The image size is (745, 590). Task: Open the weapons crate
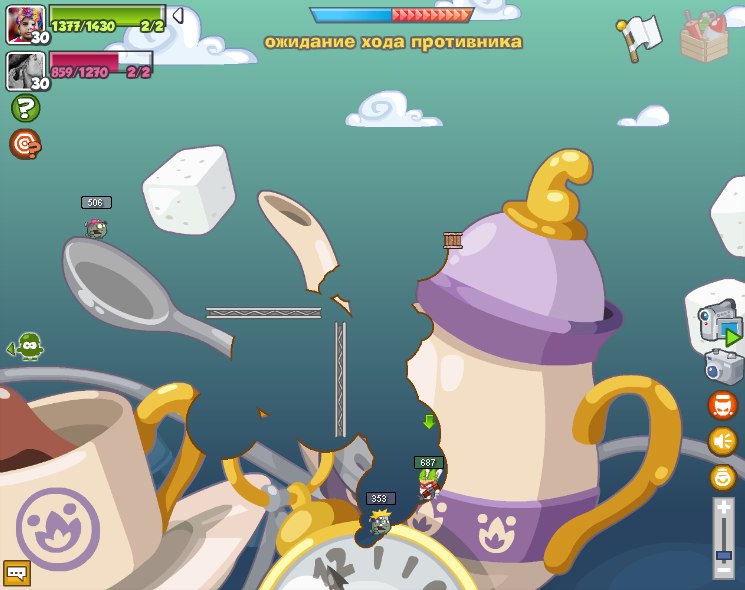(704, 36)
